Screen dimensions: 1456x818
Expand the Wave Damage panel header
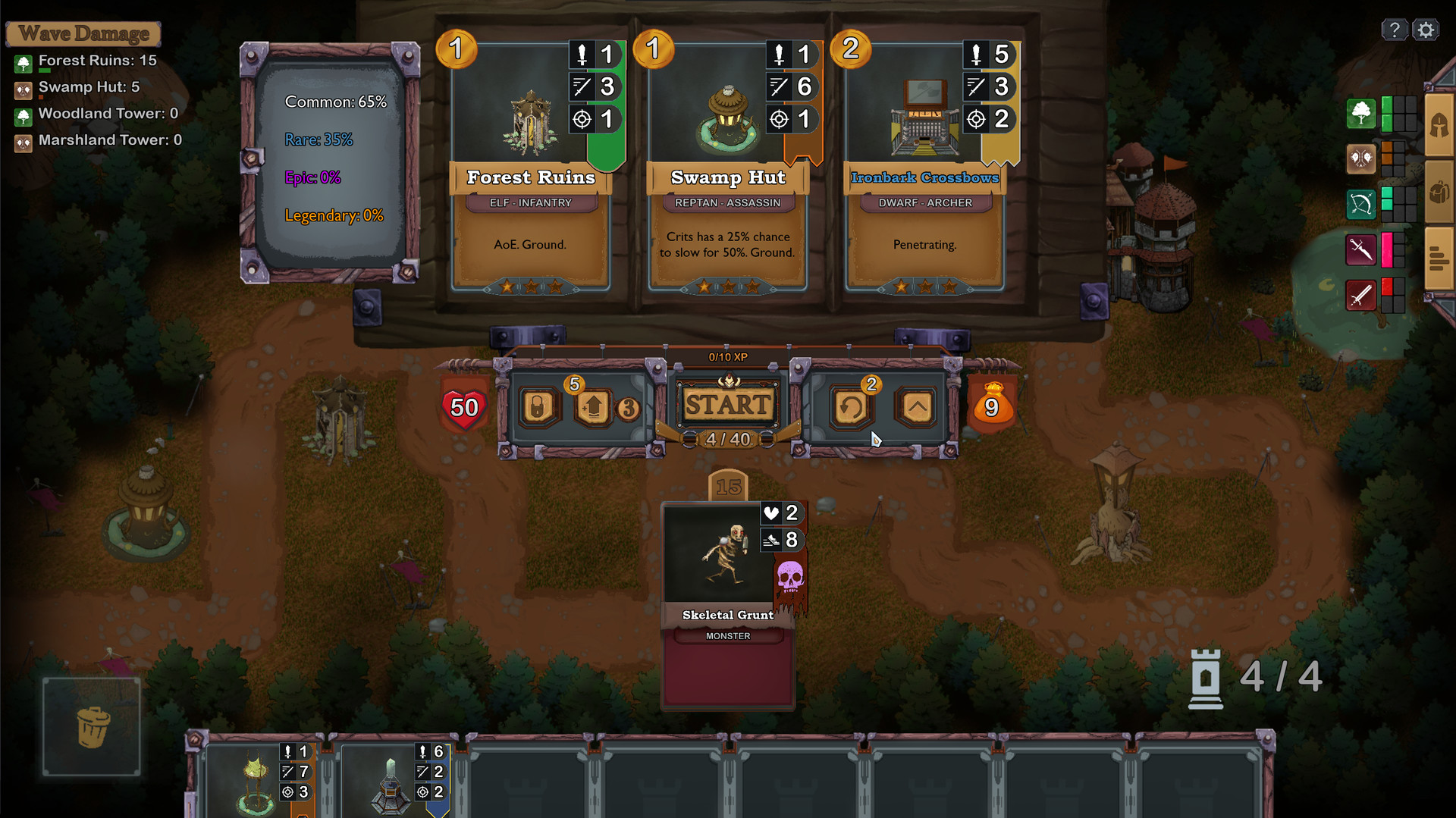83,33
